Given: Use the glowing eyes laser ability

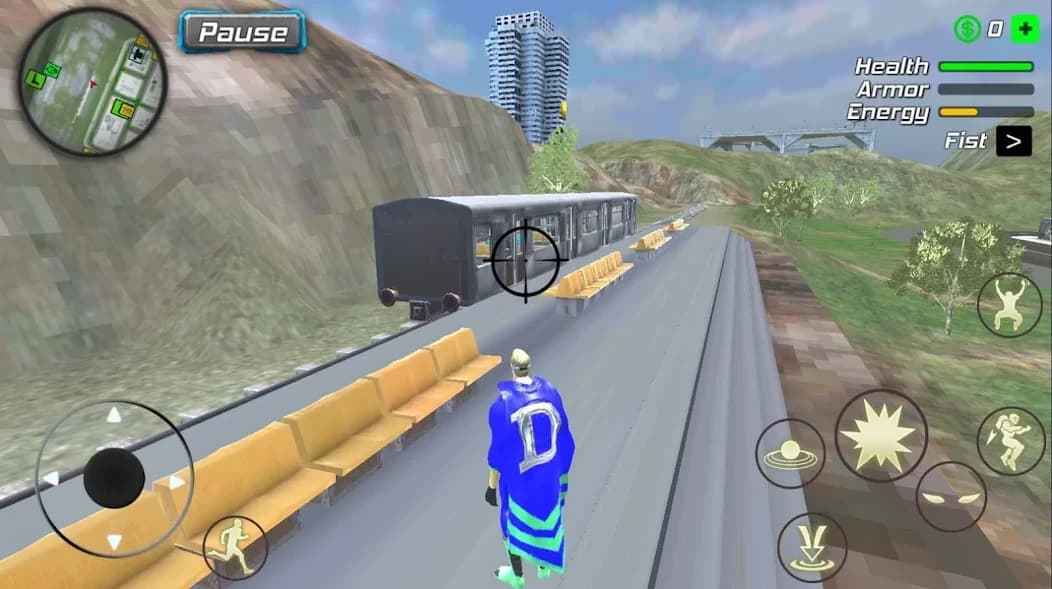Looking at the screenshot, I should tap(950, 497).
